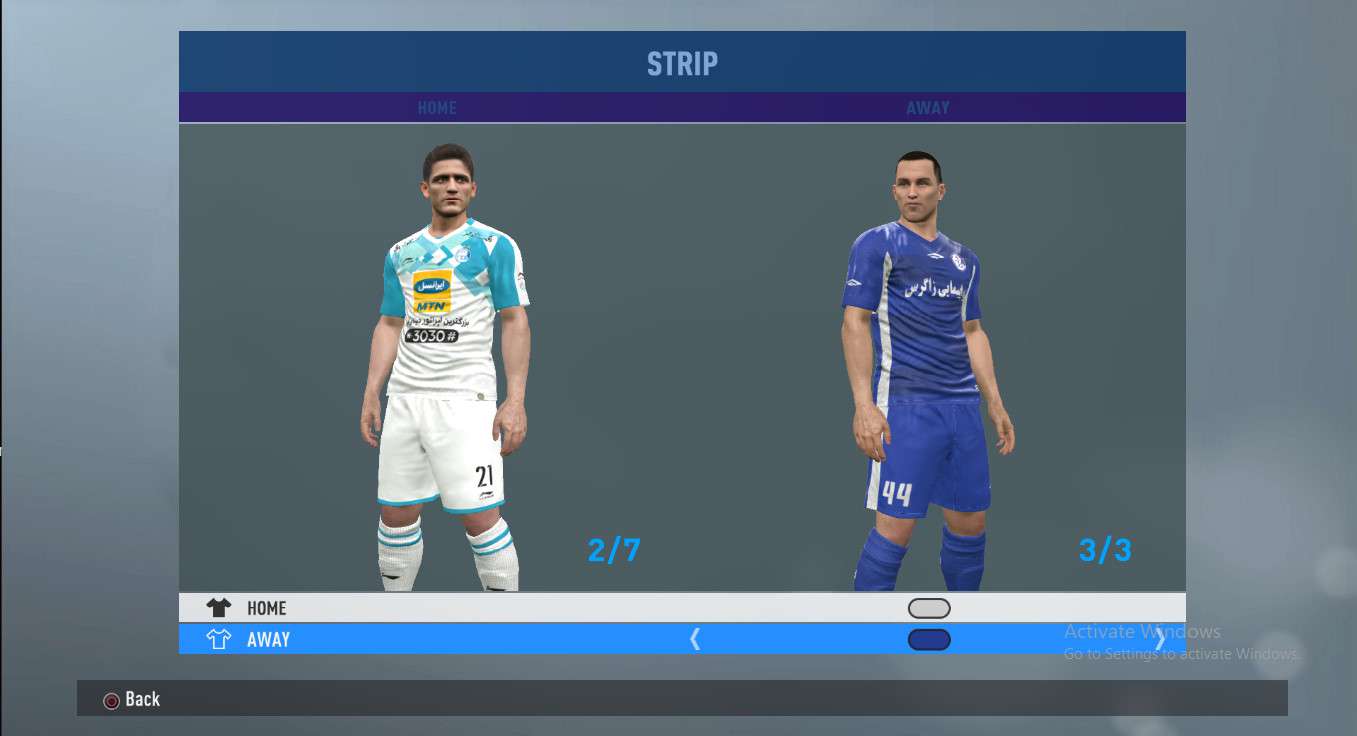1357x736 pixels.
Task: Choose the blue away kit color swatch
Action: click(929, 640)
